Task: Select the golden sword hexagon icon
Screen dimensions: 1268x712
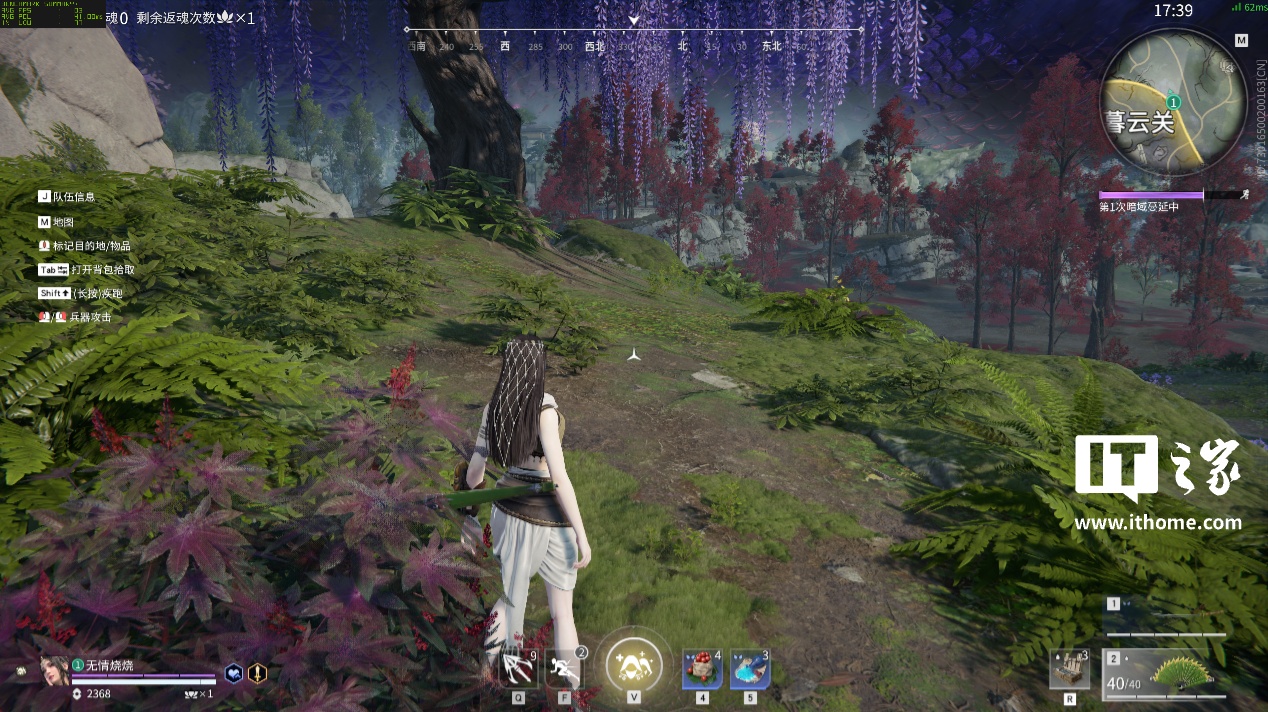Action: click(258, 673)
